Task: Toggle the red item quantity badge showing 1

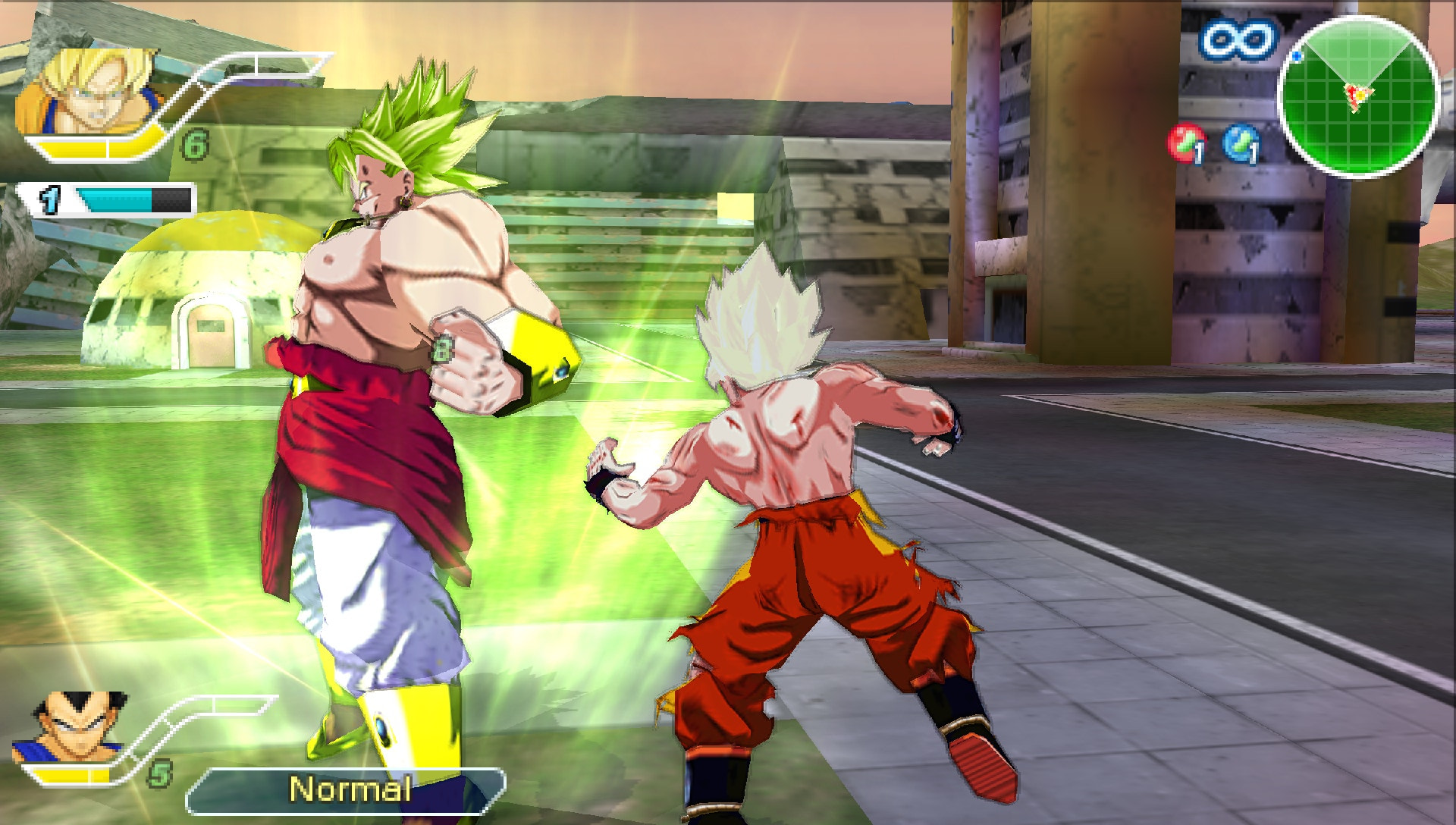Action: click(1198, 153)
